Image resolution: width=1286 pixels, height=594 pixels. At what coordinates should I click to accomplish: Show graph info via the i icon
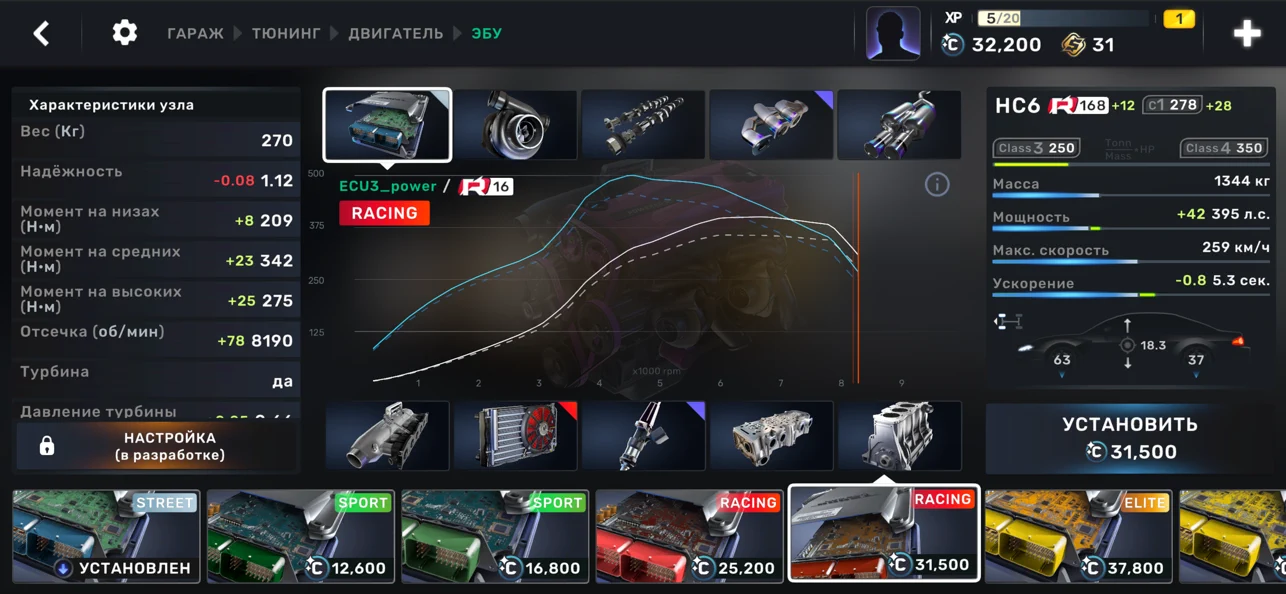[x=936, y=184]
